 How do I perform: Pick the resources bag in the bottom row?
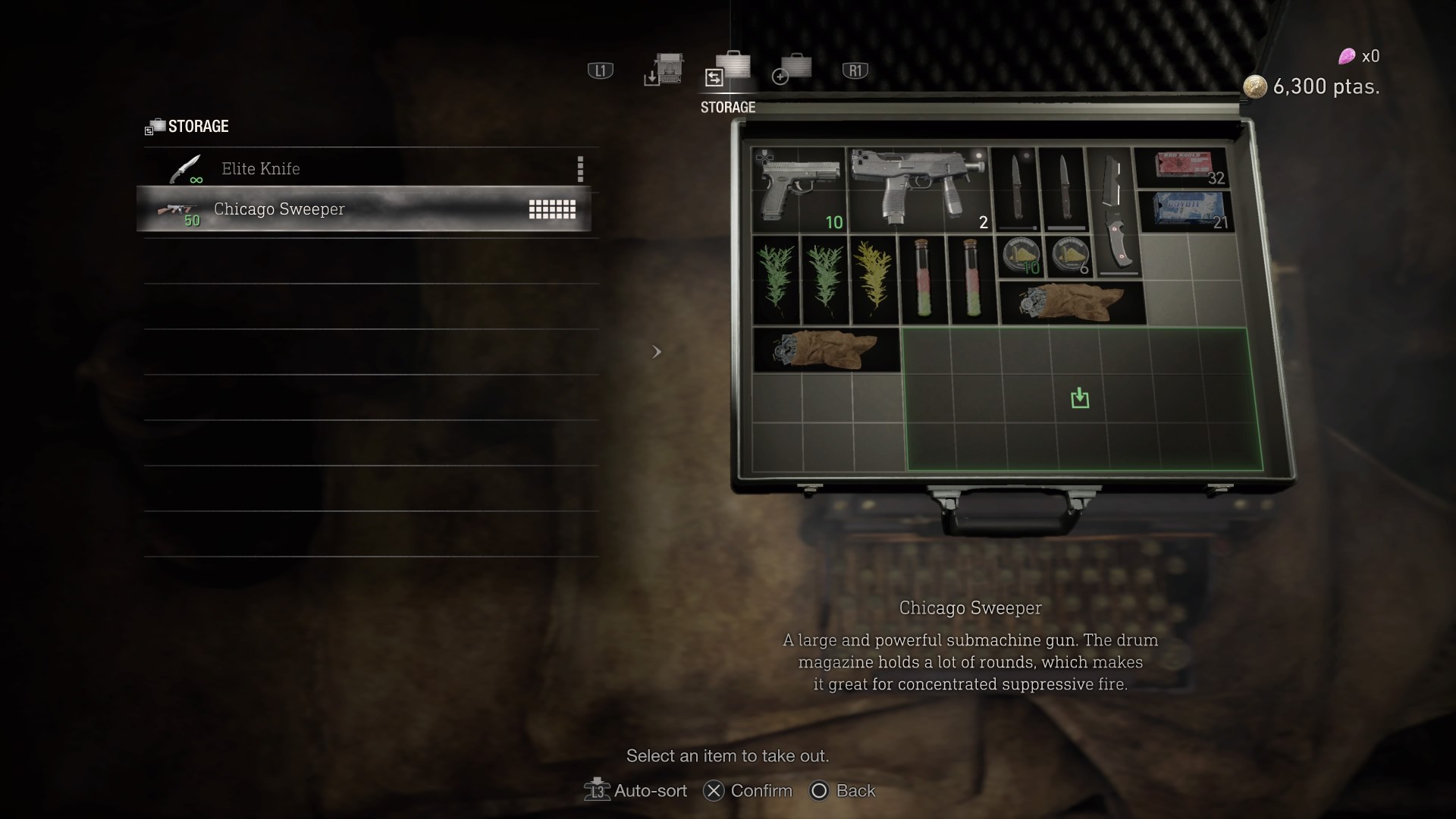(x=827, y=349)
